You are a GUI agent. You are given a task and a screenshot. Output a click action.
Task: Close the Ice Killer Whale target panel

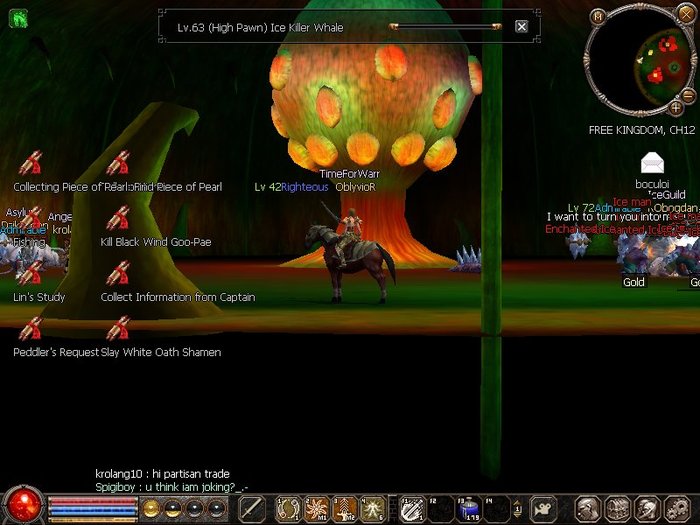coord(521,27)
